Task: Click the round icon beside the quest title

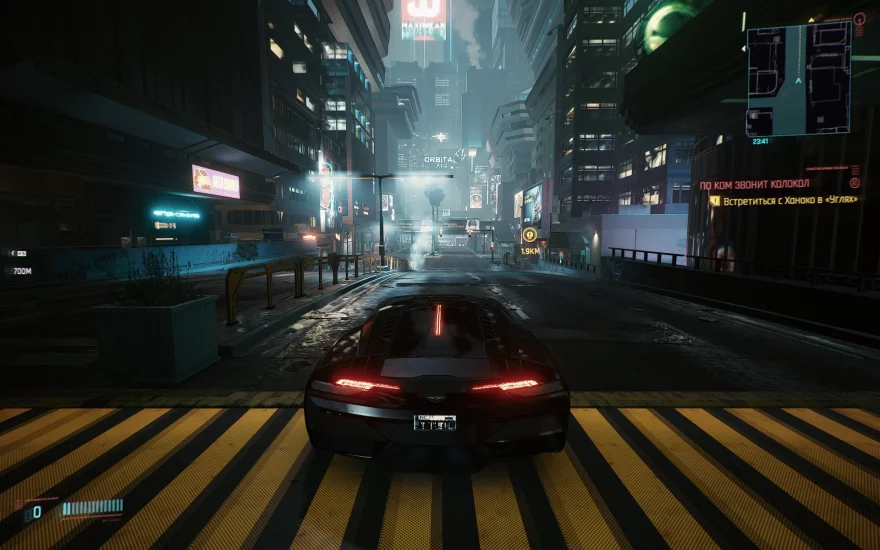Action: point(854,184)
